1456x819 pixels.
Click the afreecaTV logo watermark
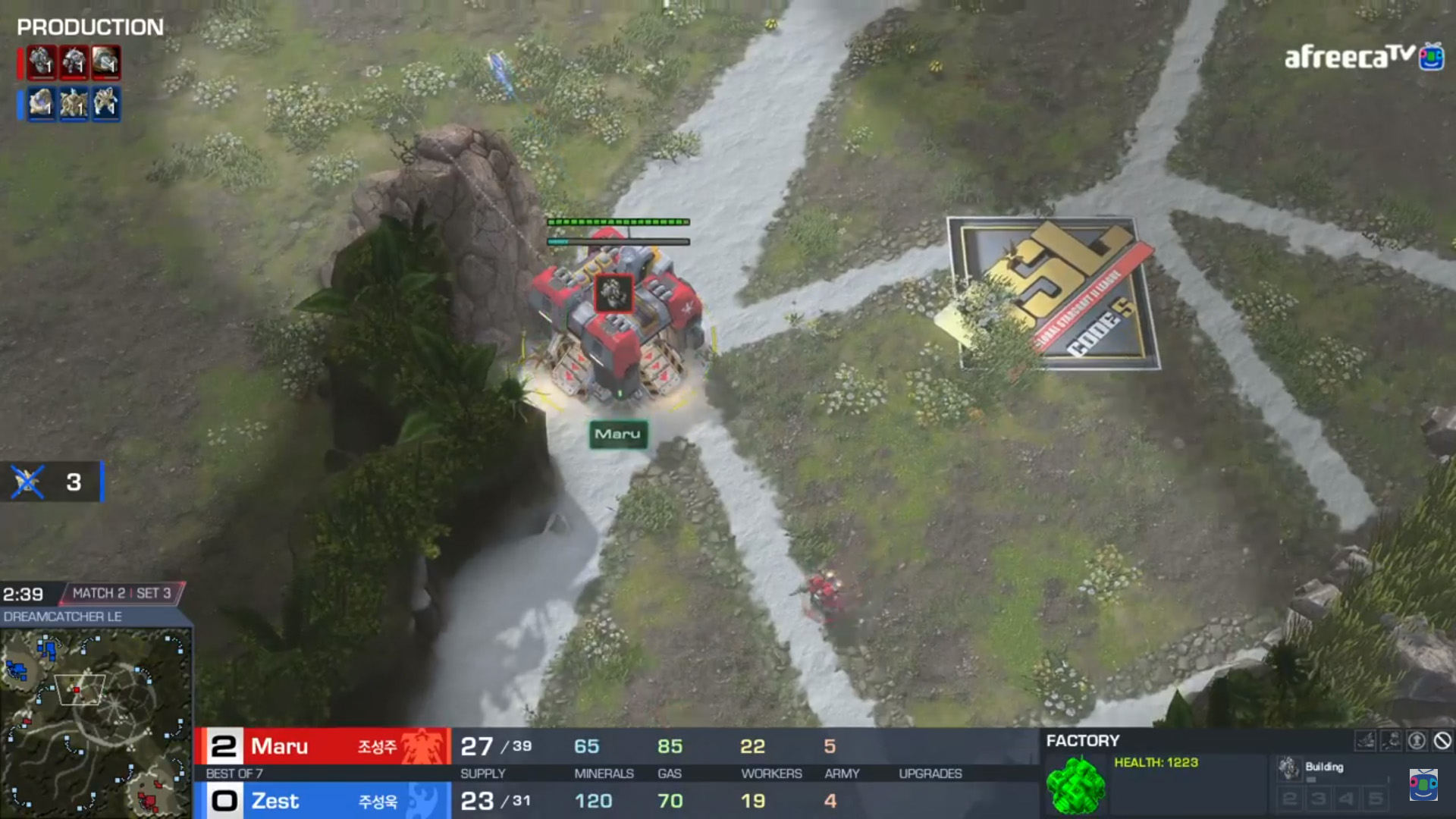pos(1350,57)
